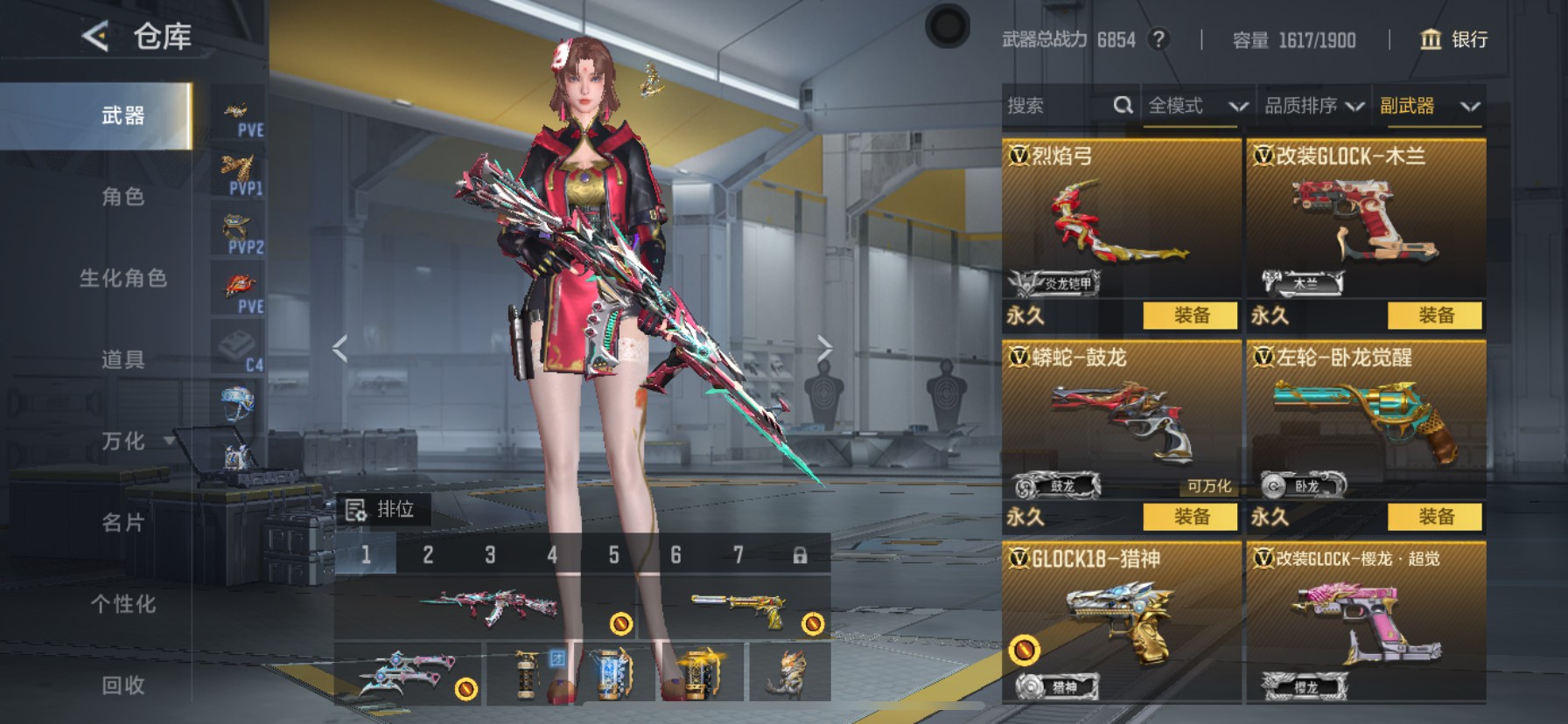Switch to loadout slot 3

[x=490, y=555]
